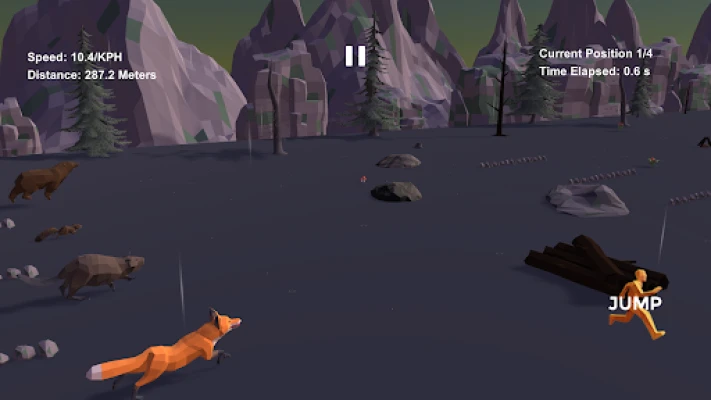Pause the race with the pause icon

355,56
